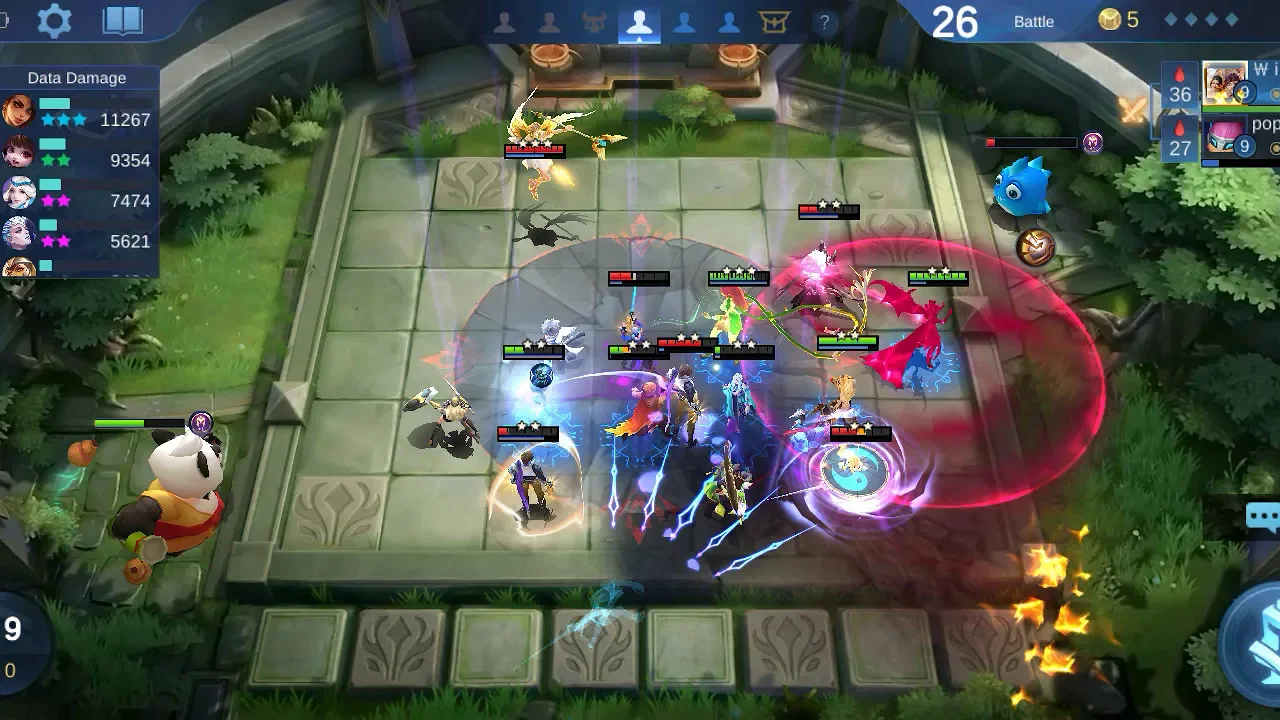Click the crossed swords battle icon
This screenshot has width=1280, height=720.
1134,109
